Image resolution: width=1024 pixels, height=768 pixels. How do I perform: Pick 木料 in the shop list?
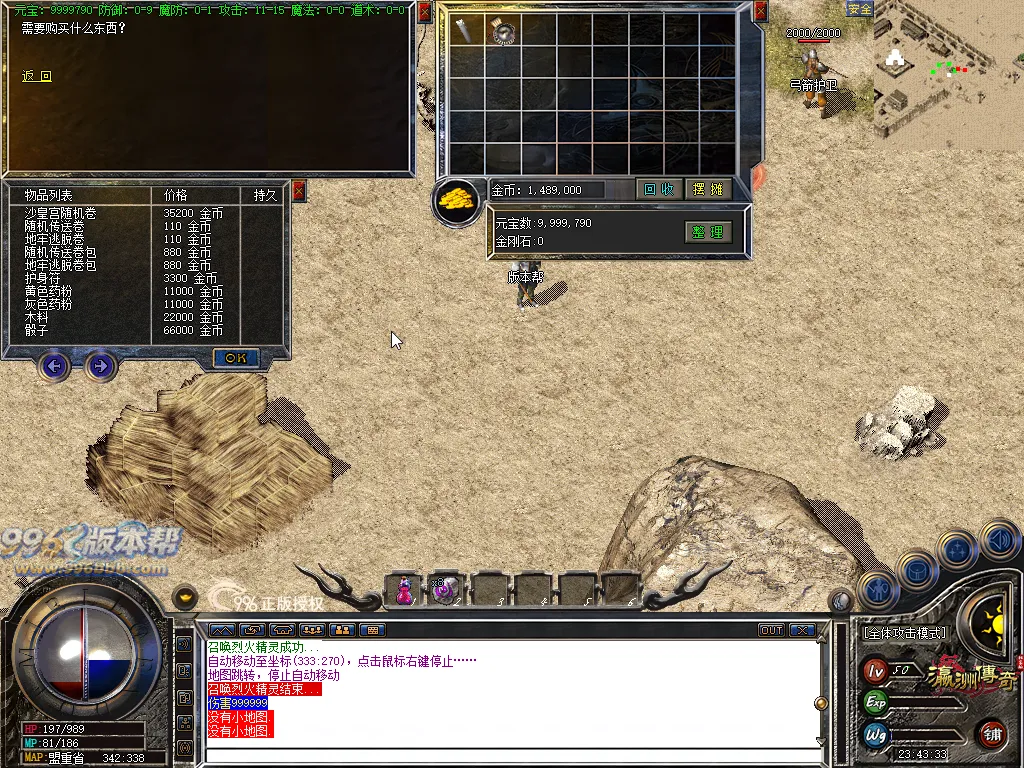pos(37,317)
